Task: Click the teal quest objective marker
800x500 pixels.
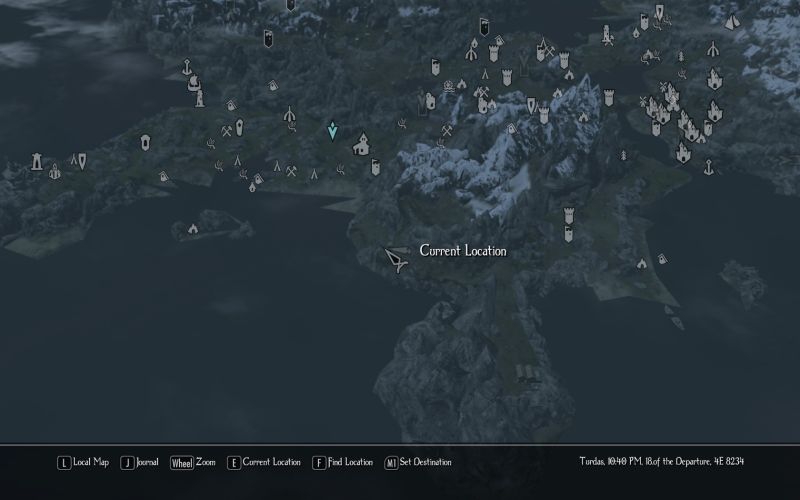Action: tap(333, 131)
